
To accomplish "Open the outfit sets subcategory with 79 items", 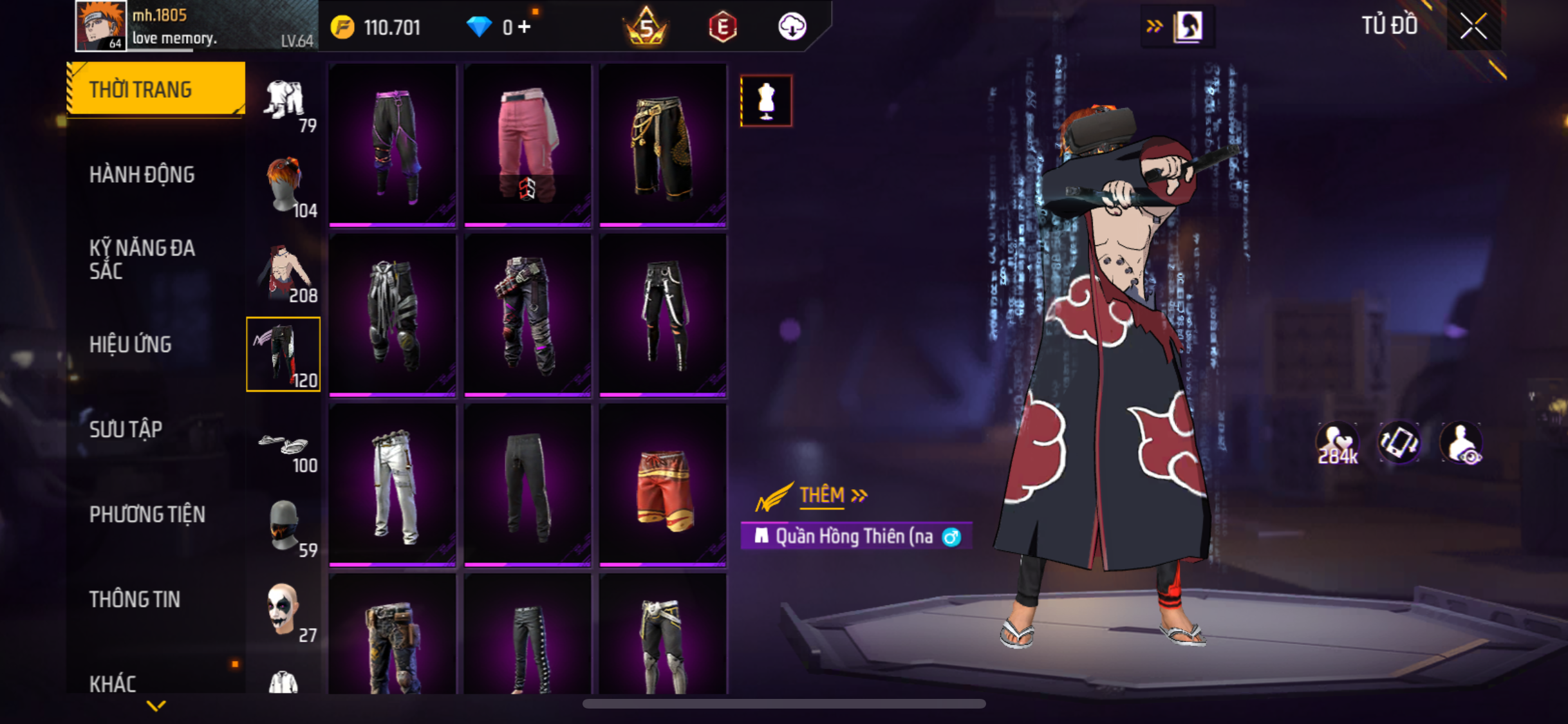I will 284,102.
